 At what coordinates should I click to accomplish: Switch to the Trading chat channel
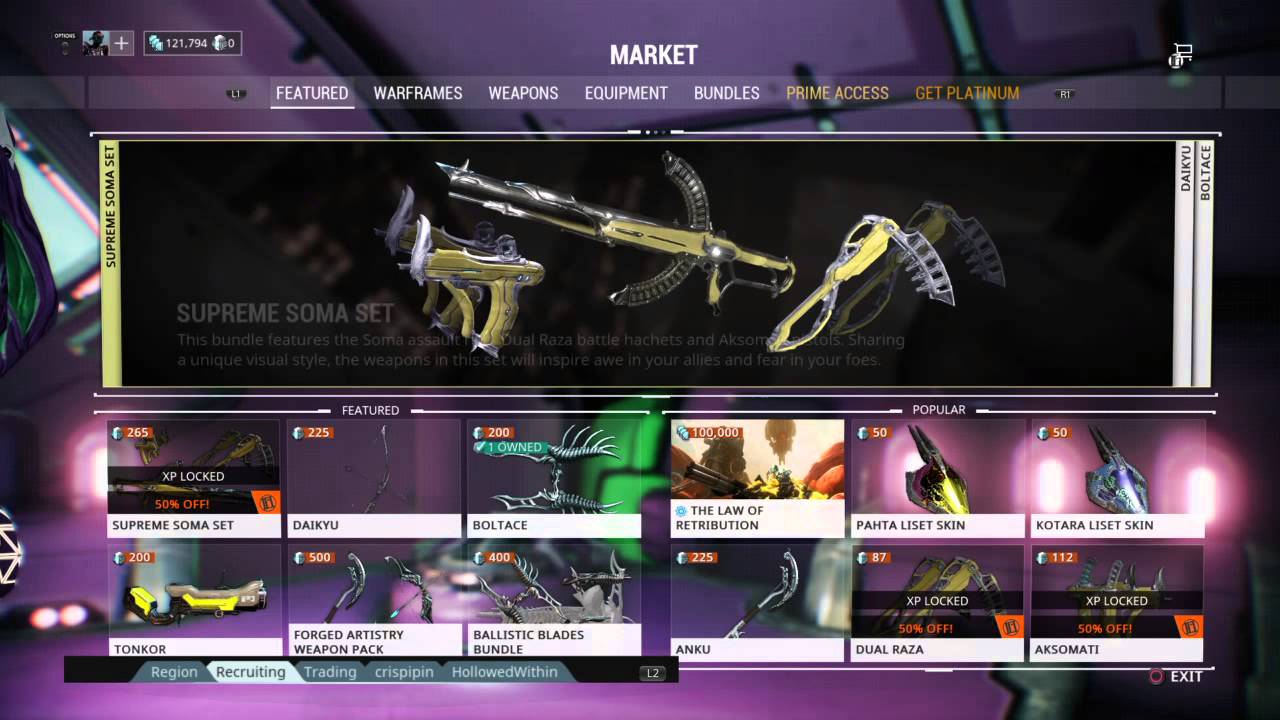pos(330,672)
